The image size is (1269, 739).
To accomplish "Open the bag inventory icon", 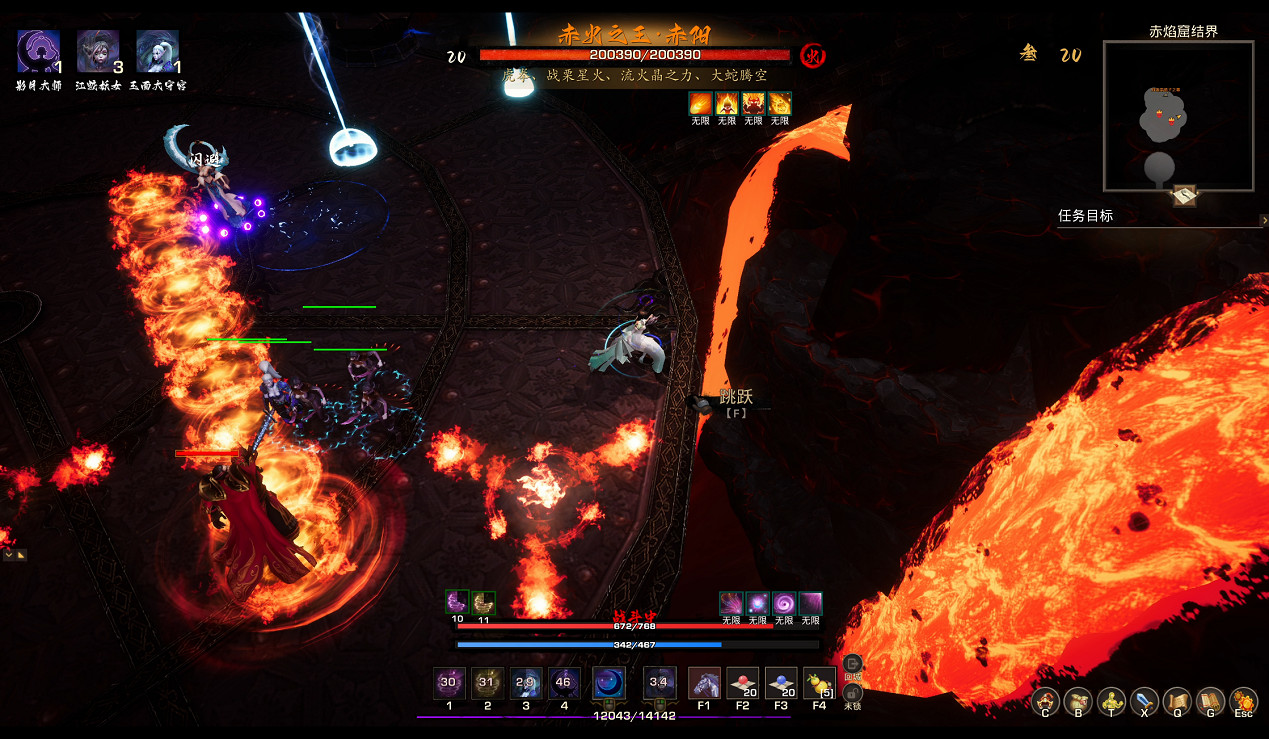I will pyautogui.click(x=1078, y=701).
